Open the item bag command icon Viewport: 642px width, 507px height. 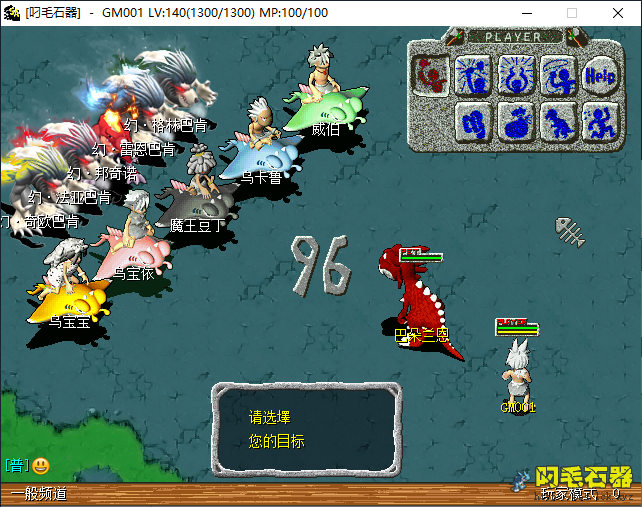point(516,121)
